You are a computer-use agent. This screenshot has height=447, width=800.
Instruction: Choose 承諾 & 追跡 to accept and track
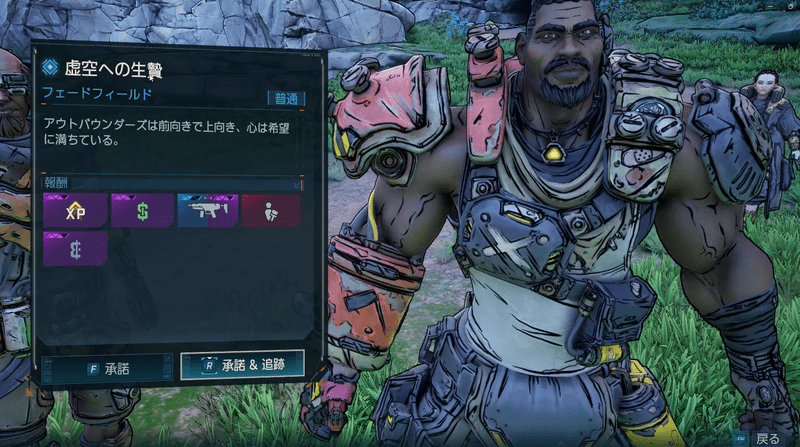pyautogui.click(x=242, y=365)
